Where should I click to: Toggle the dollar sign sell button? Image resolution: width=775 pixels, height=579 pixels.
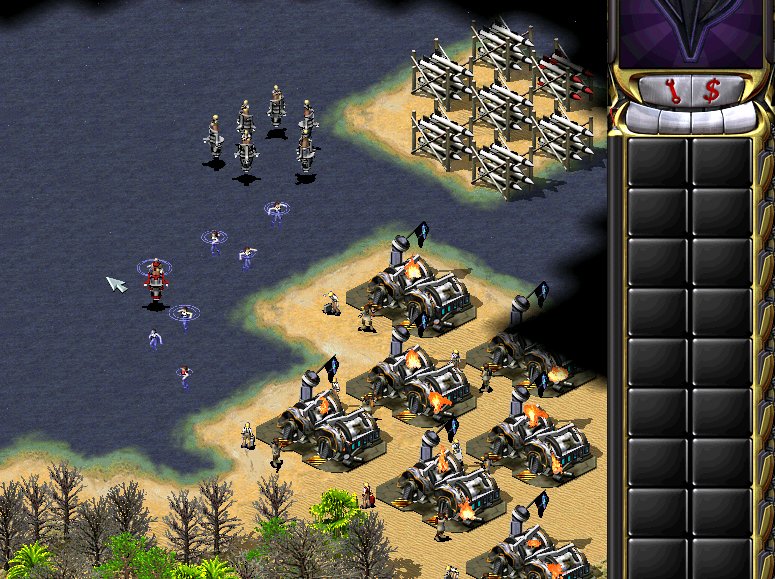click(711, 92)
